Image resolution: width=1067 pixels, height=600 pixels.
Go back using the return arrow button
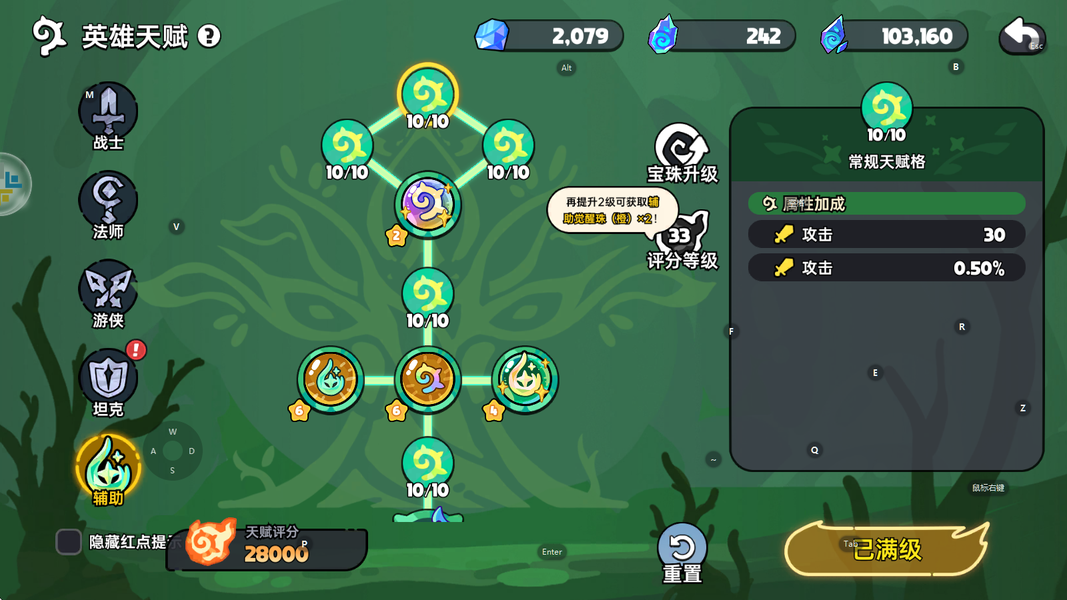click(1022, 36)
